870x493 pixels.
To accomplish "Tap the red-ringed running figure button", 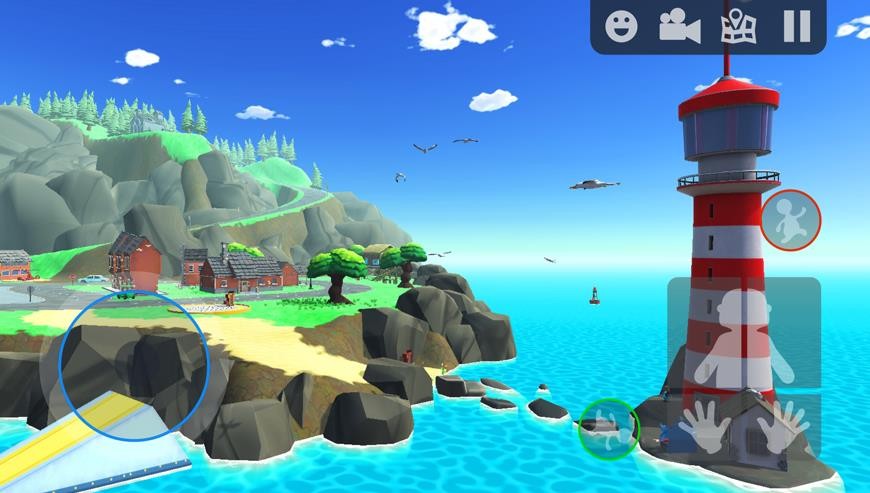I will click(790, 220).
